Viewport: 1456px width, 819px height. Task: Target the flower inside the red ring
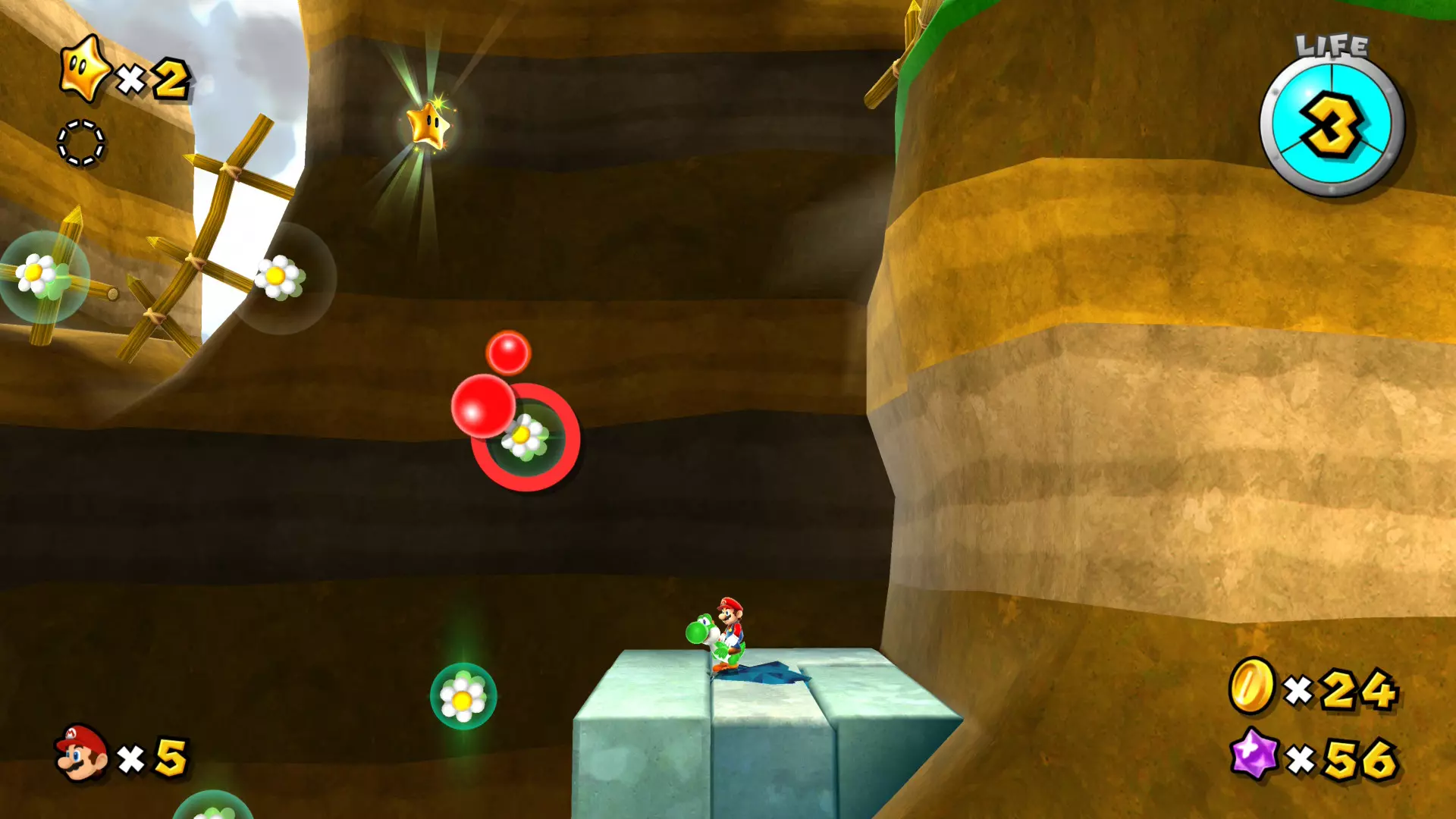tap(524, 437)
